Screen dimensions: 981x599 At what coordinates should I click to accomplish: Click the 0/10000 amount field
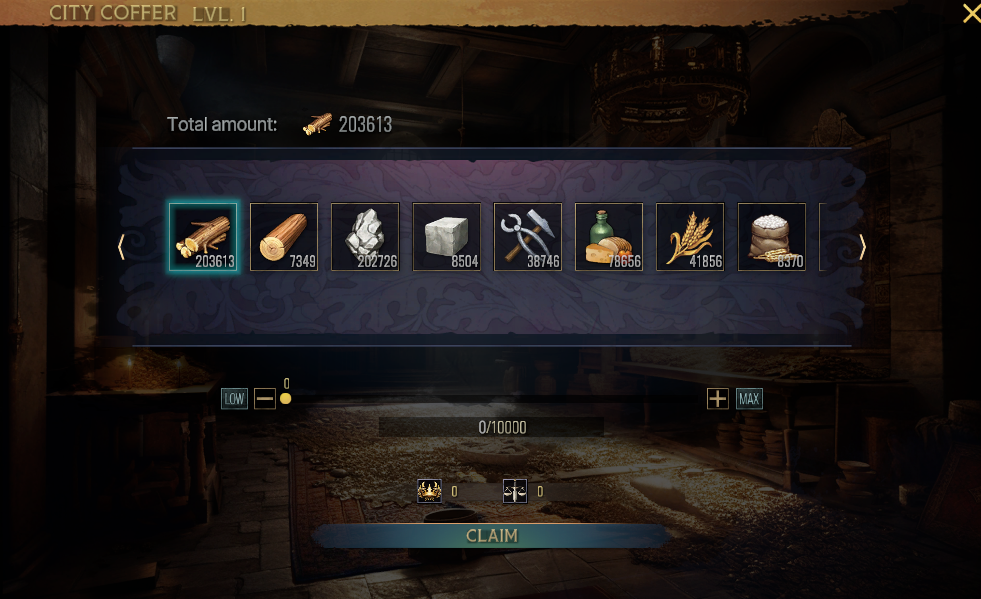pyautogui.click(x=491, y=428)
